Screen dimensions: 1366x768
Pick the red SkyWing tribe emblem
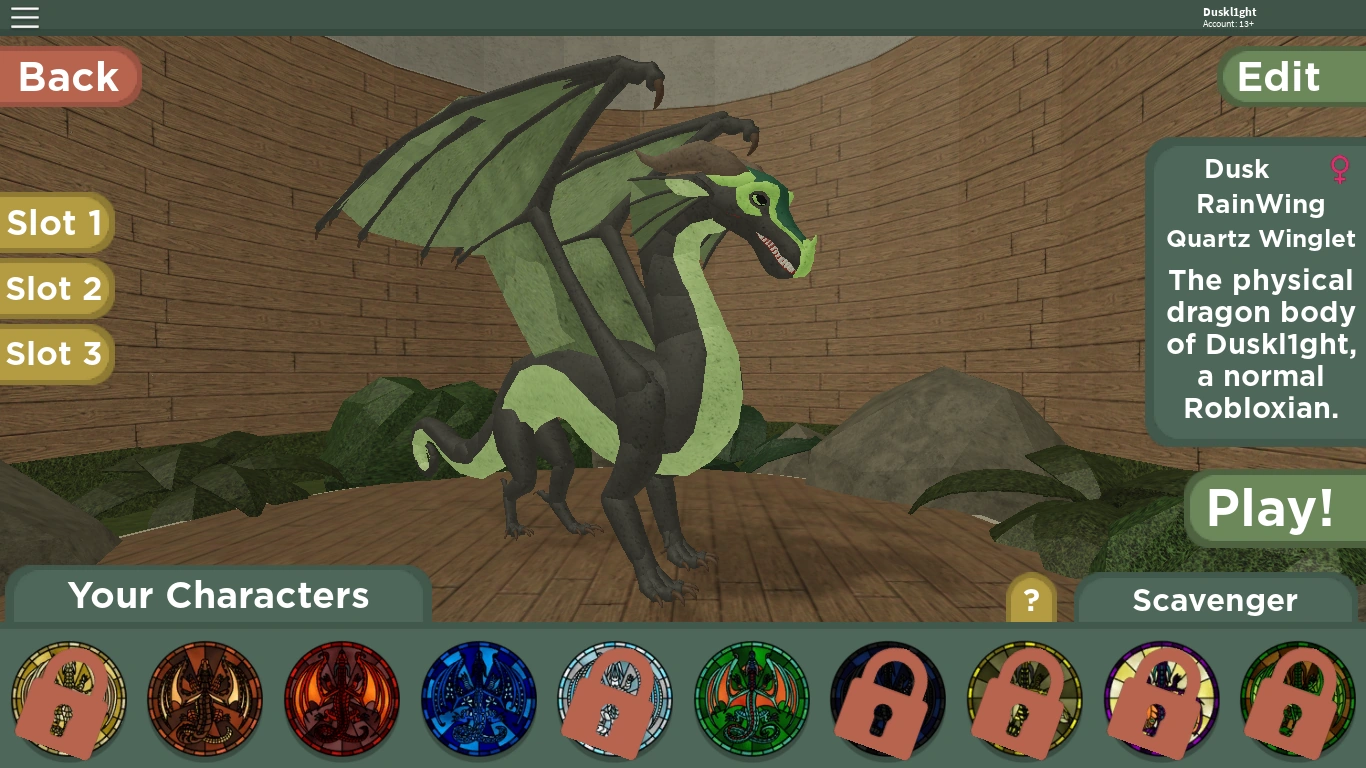(x=342, y=699)
